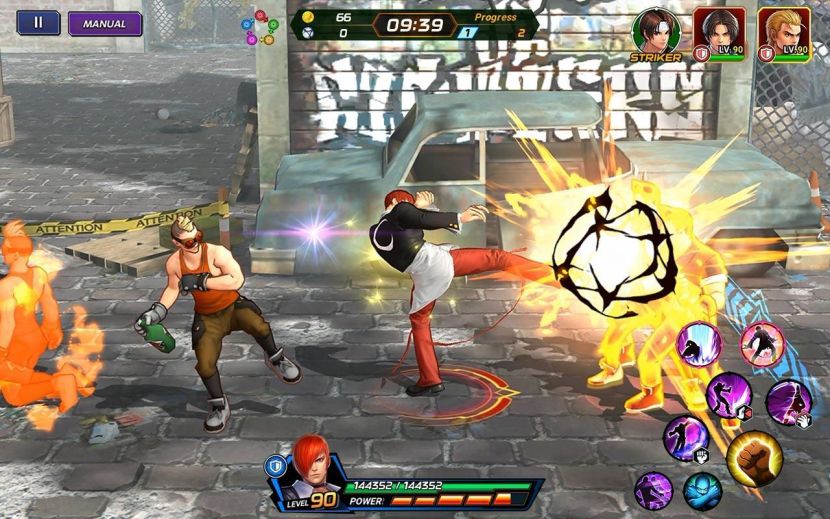
Task: Switch to the dark-haired Lv.90 teammate
Action: [x=720, y=30]
